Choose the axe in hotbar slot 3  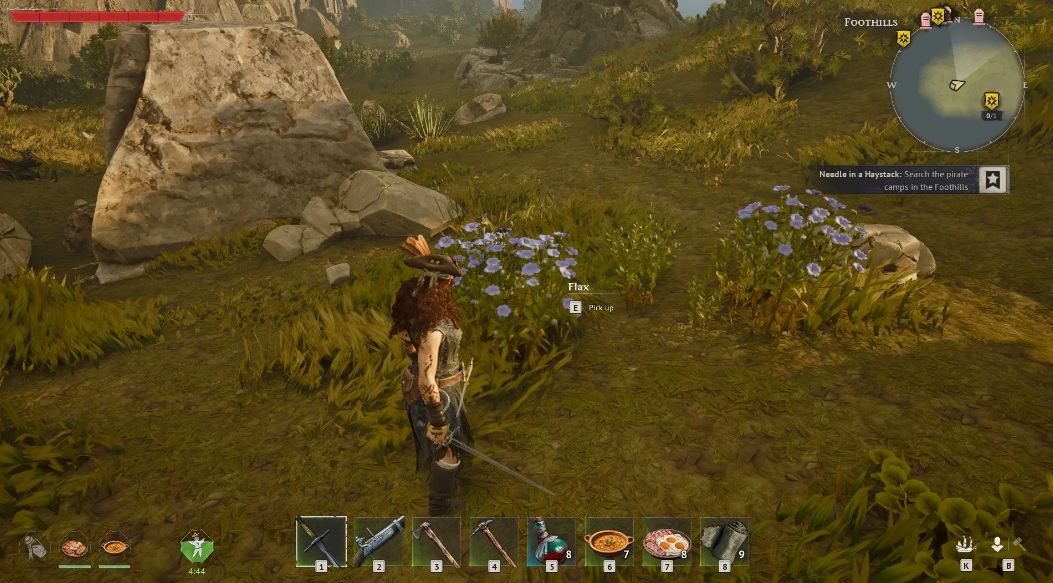point(436,541)
